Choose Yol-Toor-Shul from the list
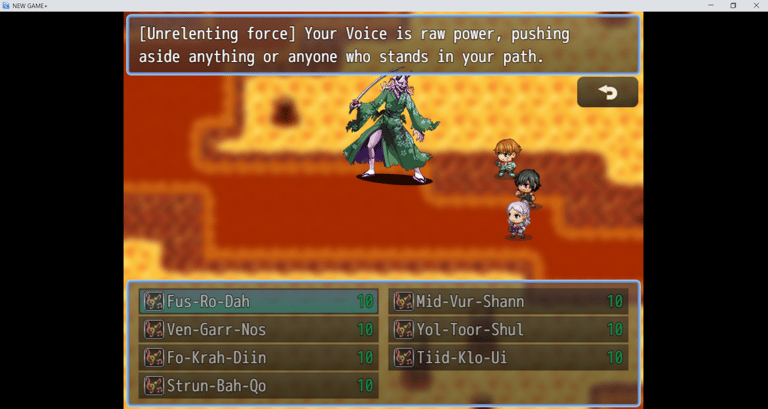This screenshot has width=768, height=409. [x=508, y=329]
